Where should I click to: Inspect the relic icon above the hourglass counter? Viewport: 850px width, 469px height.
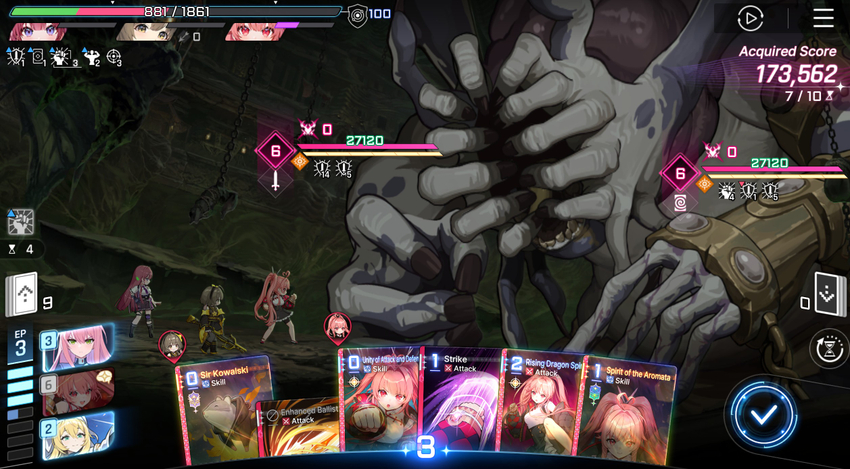pyautogui.click(x=21, y=222)
